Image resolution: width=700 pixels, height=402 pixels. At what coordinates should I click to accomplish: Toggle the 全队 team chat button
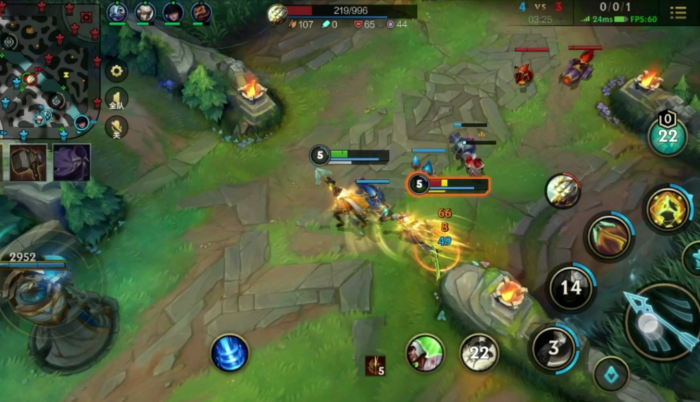tap(116, 99)
